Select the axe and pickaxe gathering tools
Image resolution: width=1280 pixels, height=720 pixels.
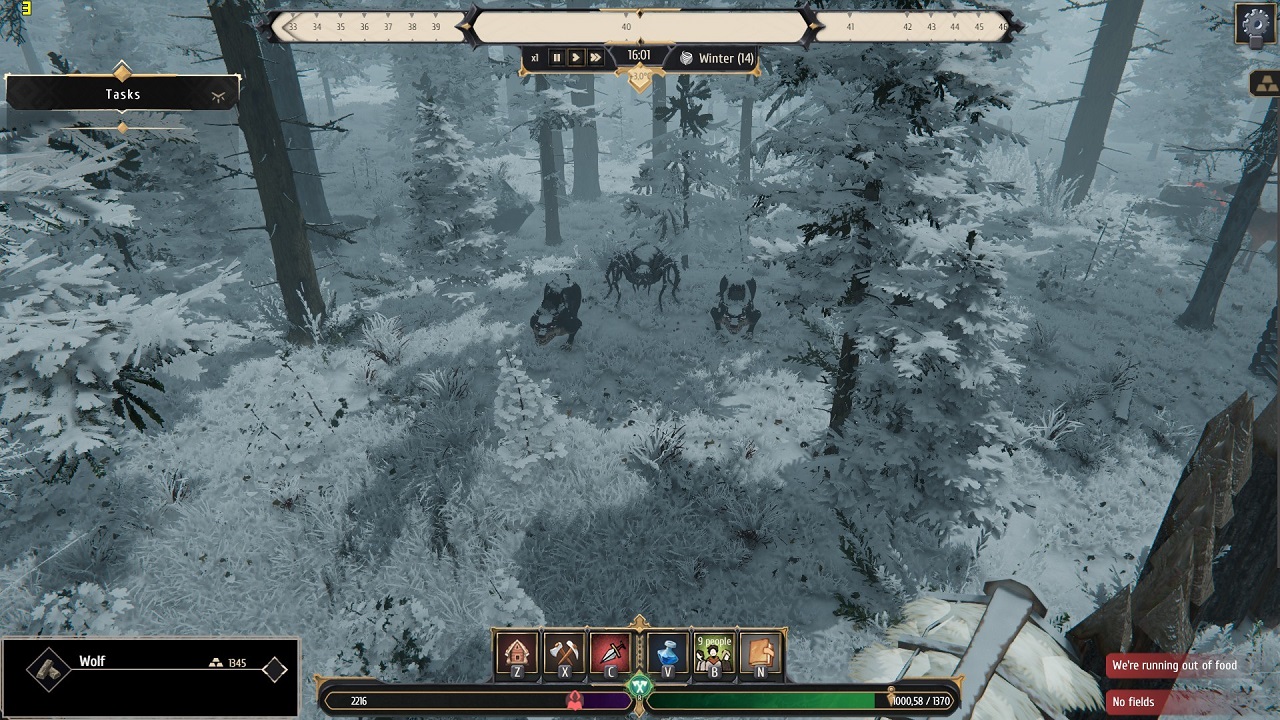point(564,654)
